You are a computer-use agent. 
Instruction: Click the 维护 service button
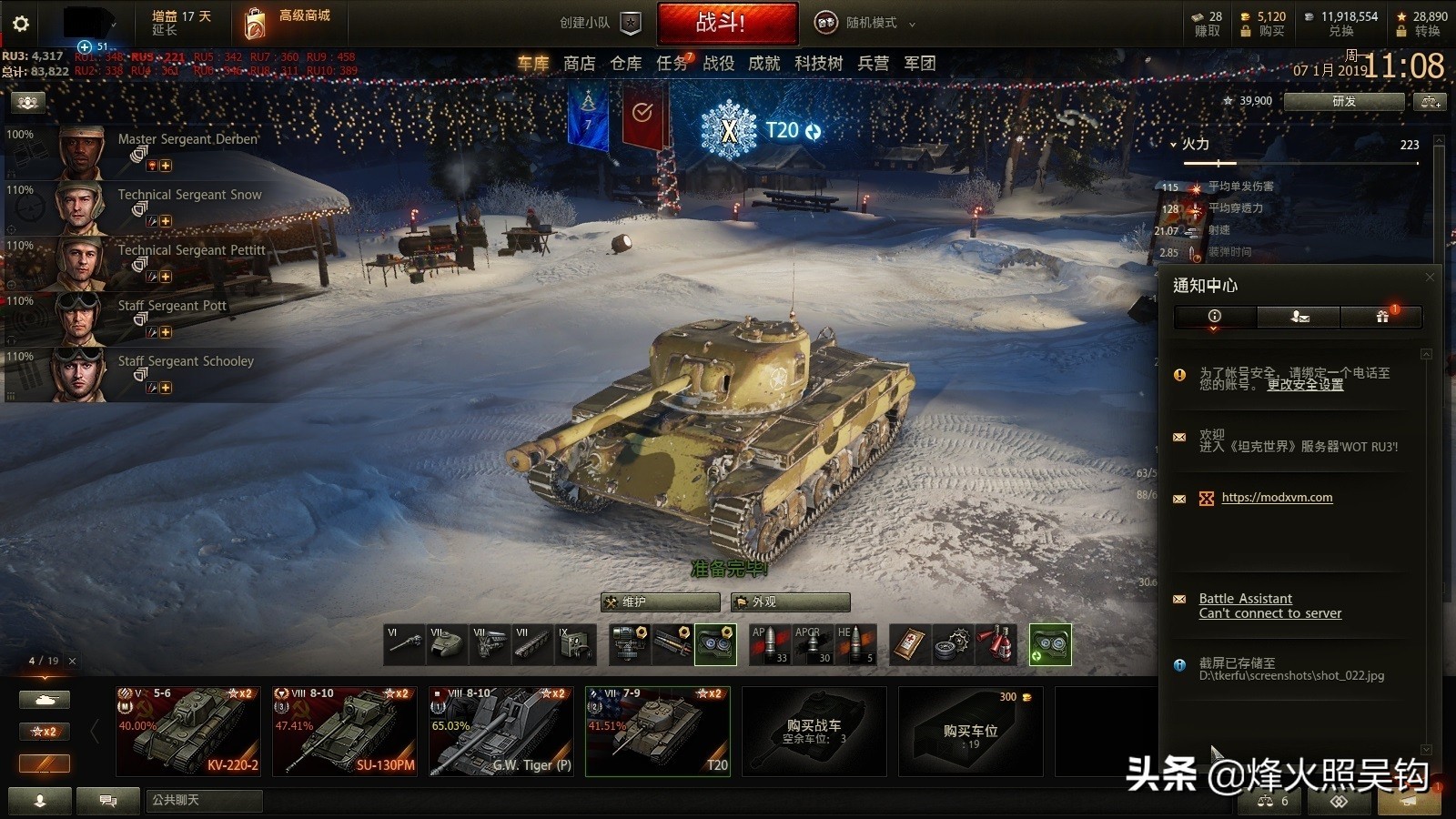pos(661,602)
